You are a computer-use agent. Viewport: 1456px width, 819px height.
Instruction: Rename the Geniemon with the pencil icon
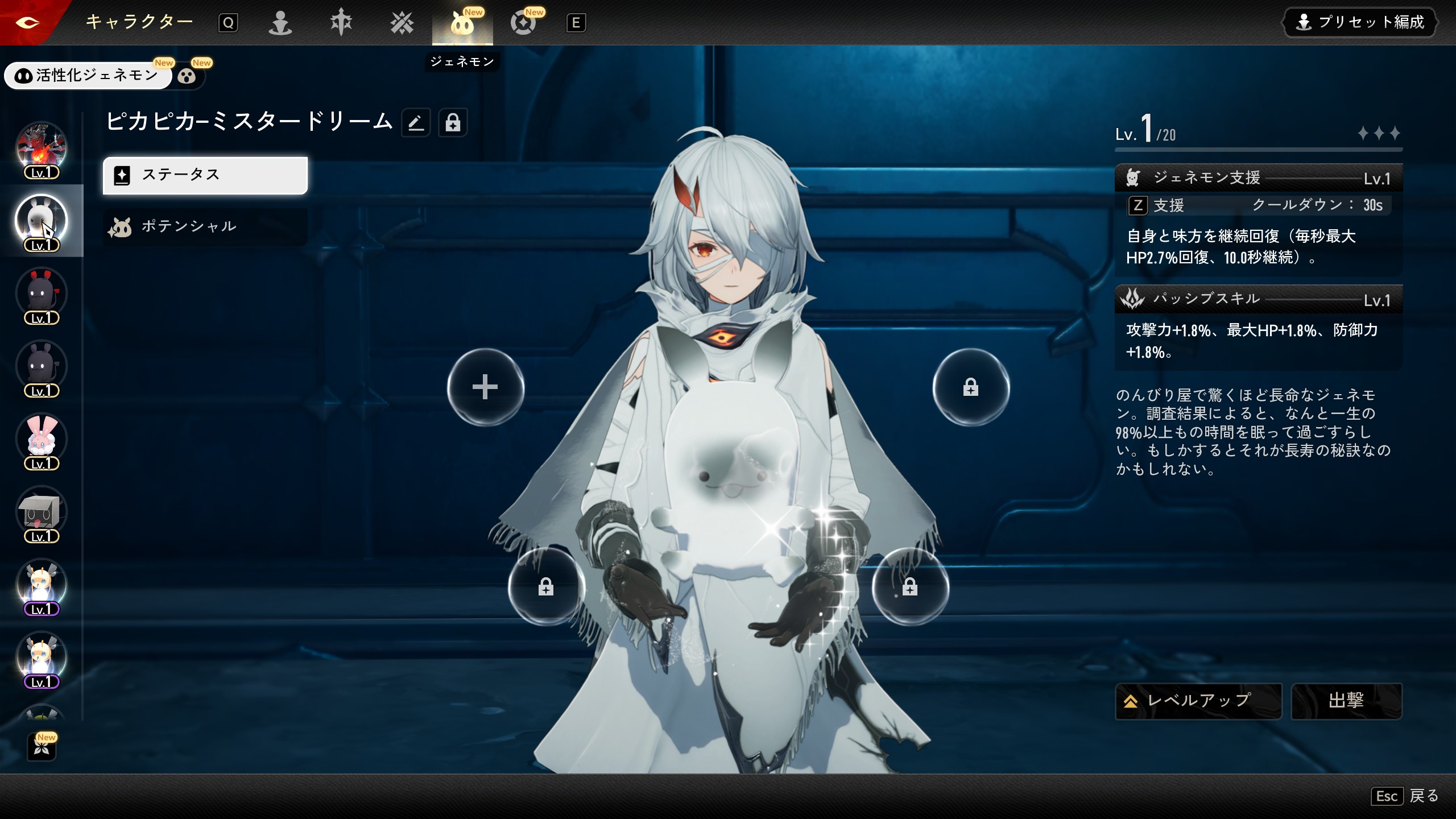click(416, 122)
